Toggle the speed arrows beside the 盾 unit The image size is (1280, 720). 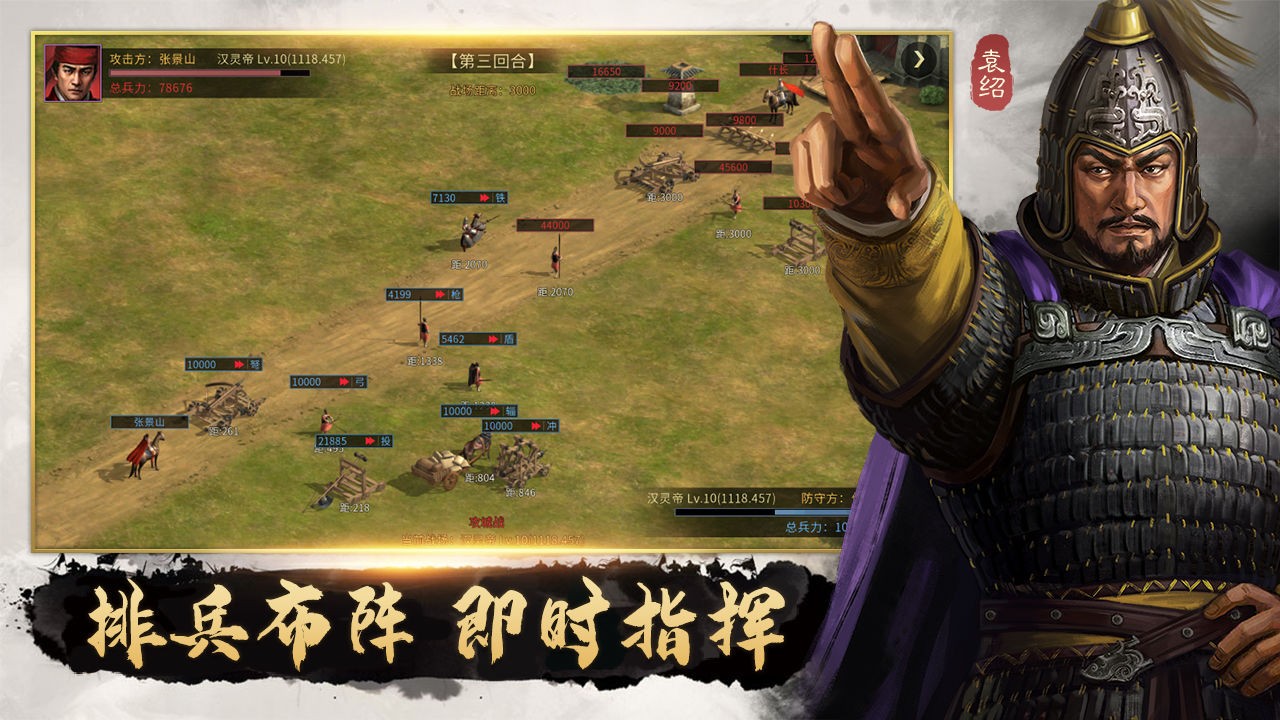(492, 337)
